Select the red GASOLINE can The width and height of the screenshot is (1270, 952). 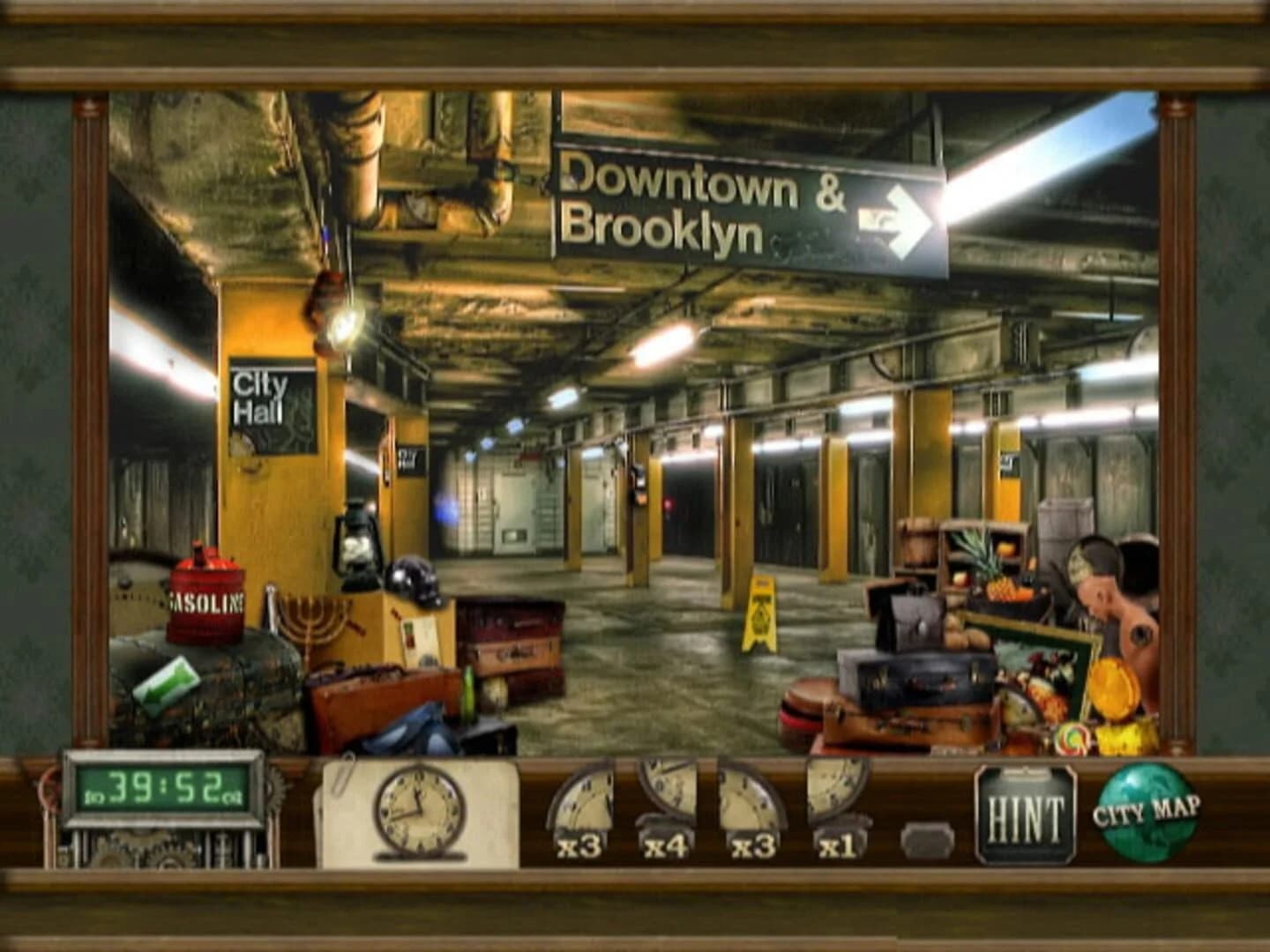204,599
